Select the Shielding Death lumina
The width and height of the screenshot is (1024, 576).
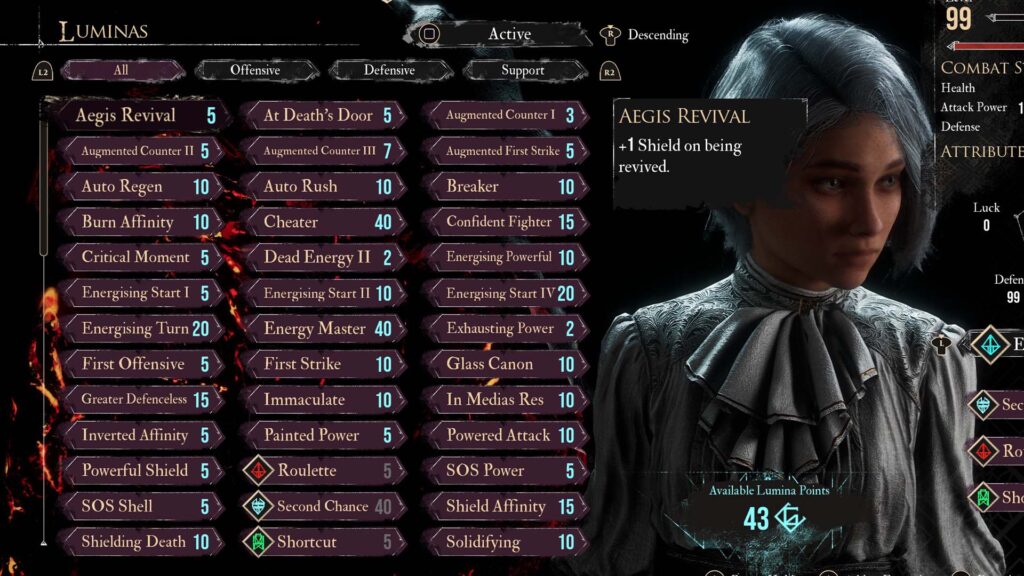point(140,542)
